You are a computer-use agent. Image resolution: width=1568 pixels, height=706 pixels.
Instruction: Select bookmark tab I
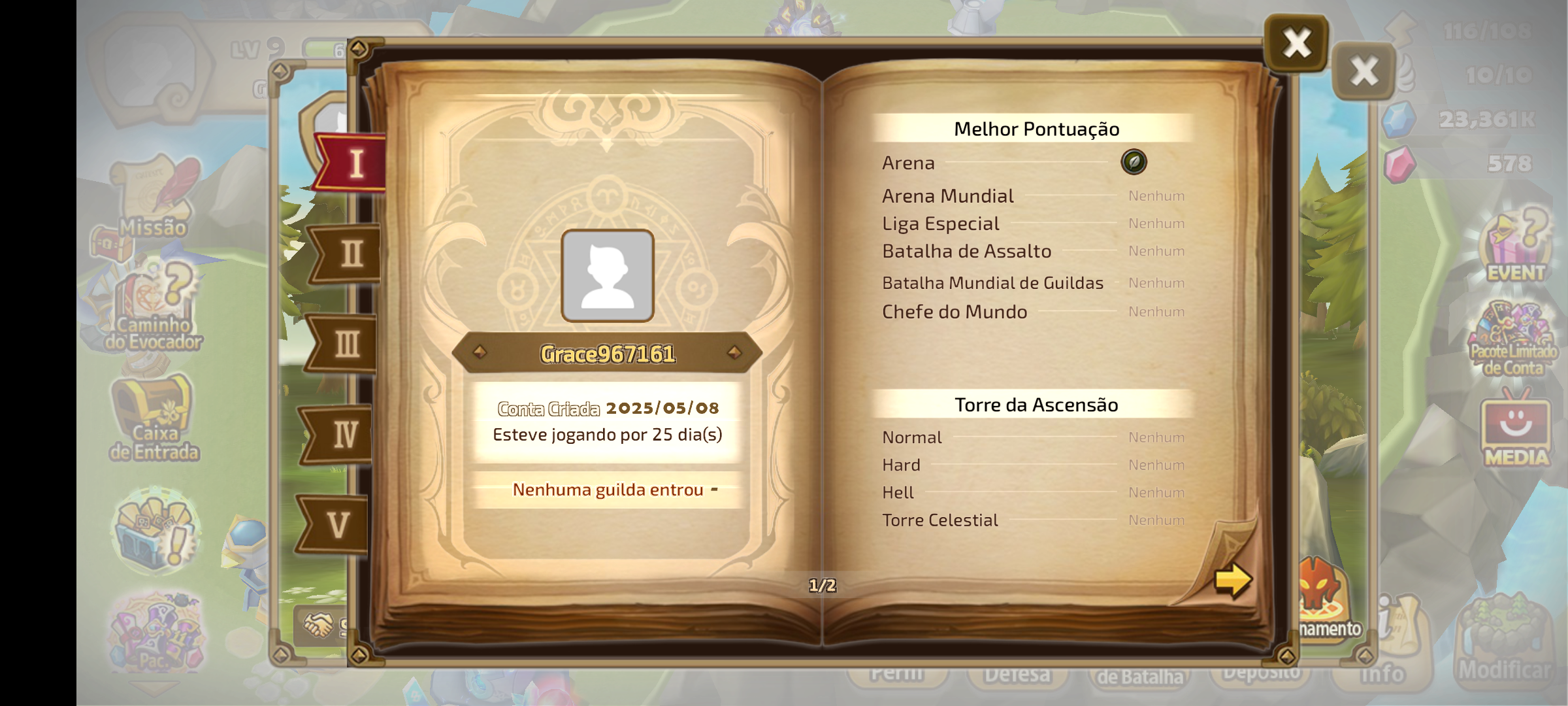point(354,163)
